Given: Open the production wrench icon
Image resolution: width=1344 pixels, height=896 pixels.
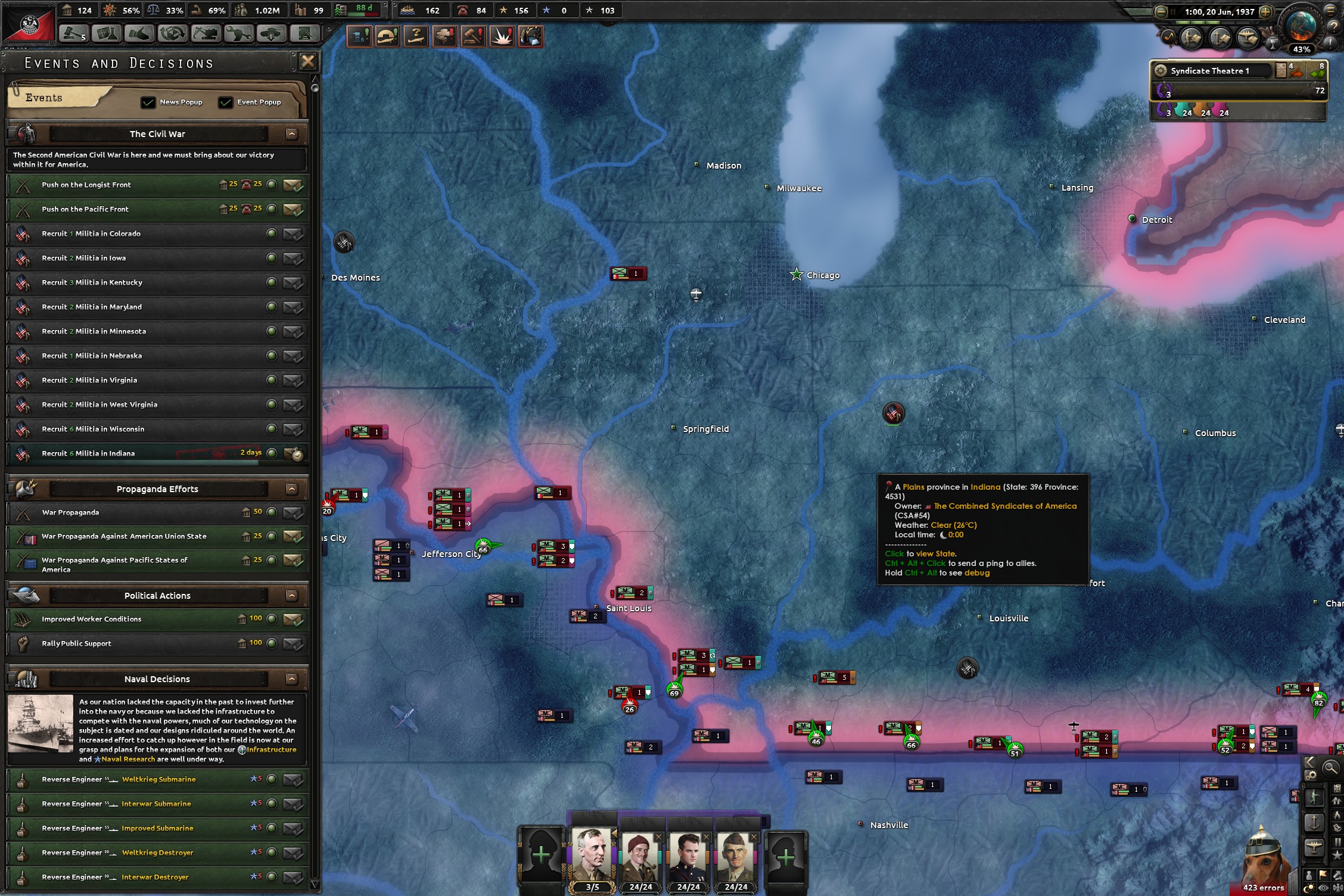Looking at the screenshot, I should 238,35.
